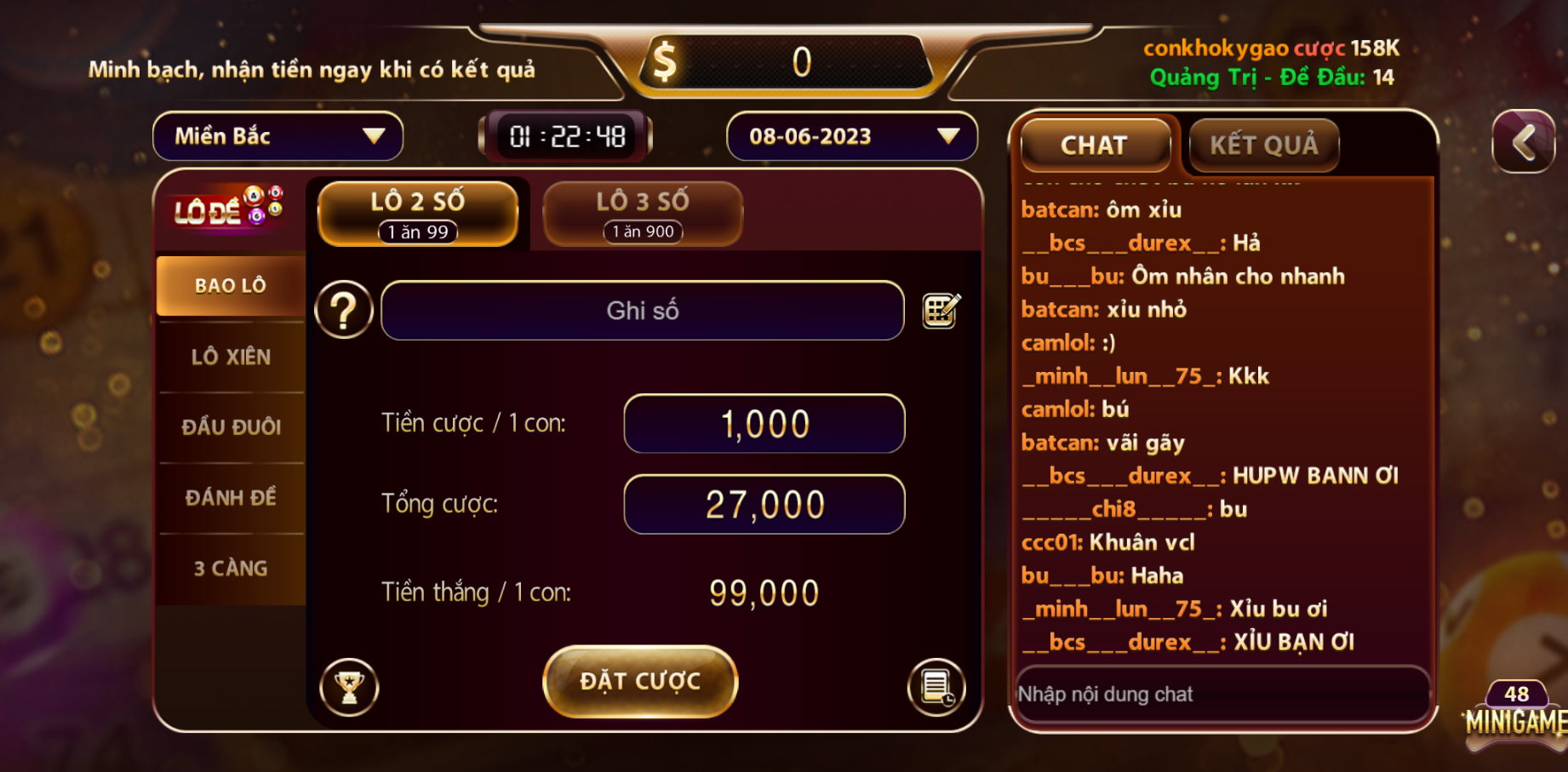Switch to the Lô 2 Số tab

[x=418, y=214]
